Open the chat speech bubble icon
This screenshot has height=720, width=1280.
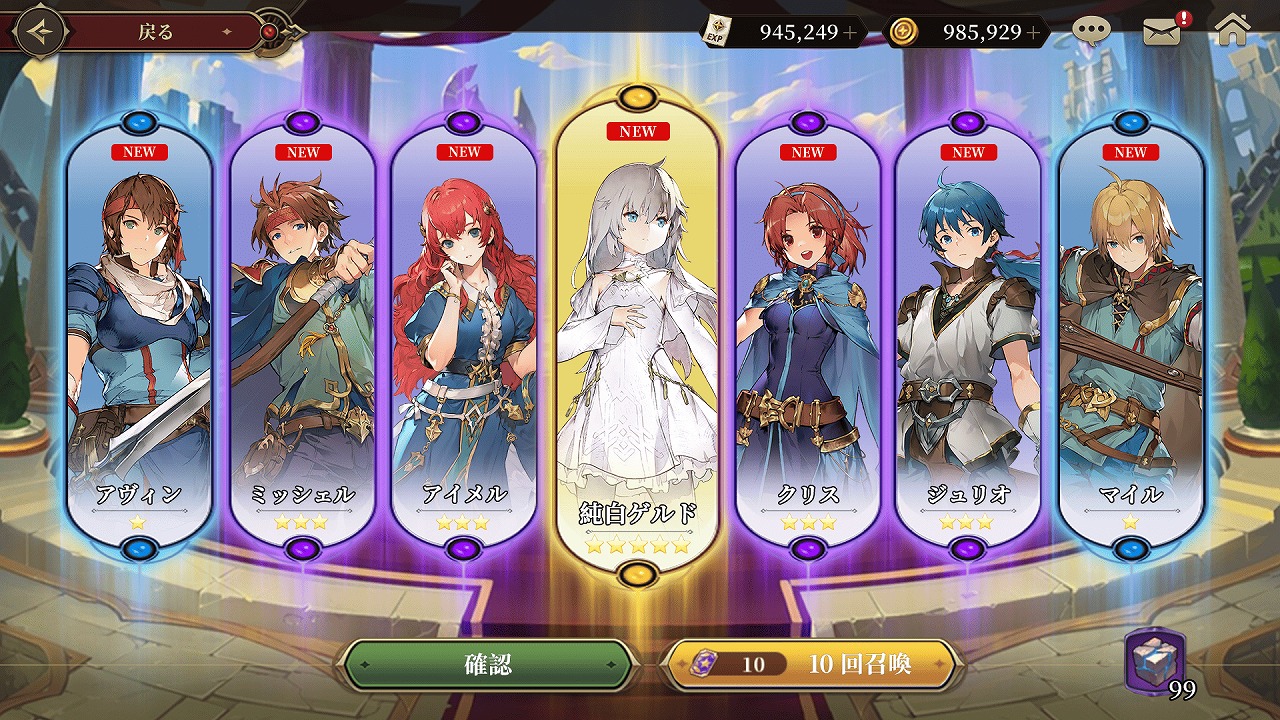click(x=1091, y=30)
